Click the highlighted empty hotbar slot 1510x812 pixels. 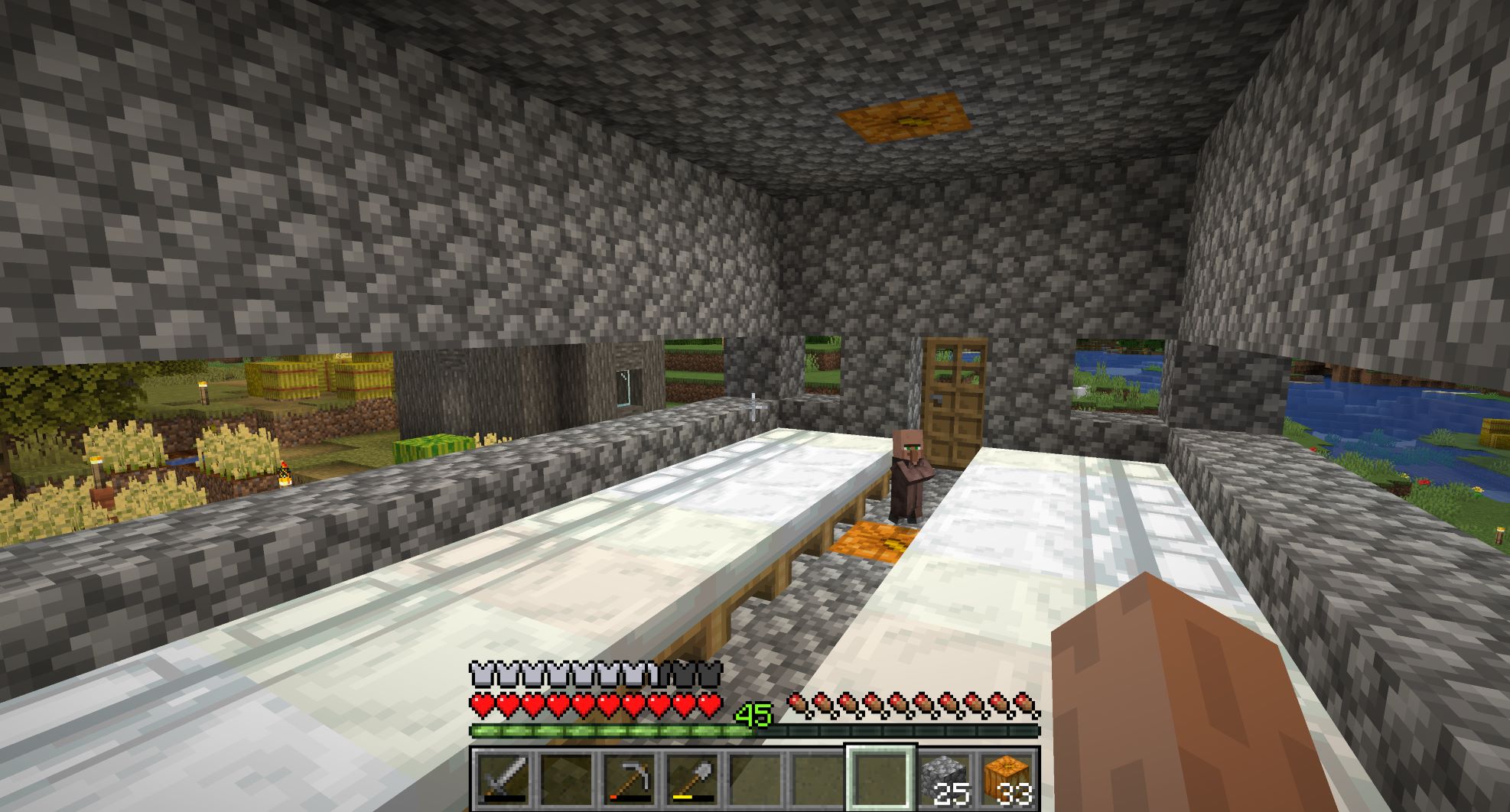(x=880, y=778)
